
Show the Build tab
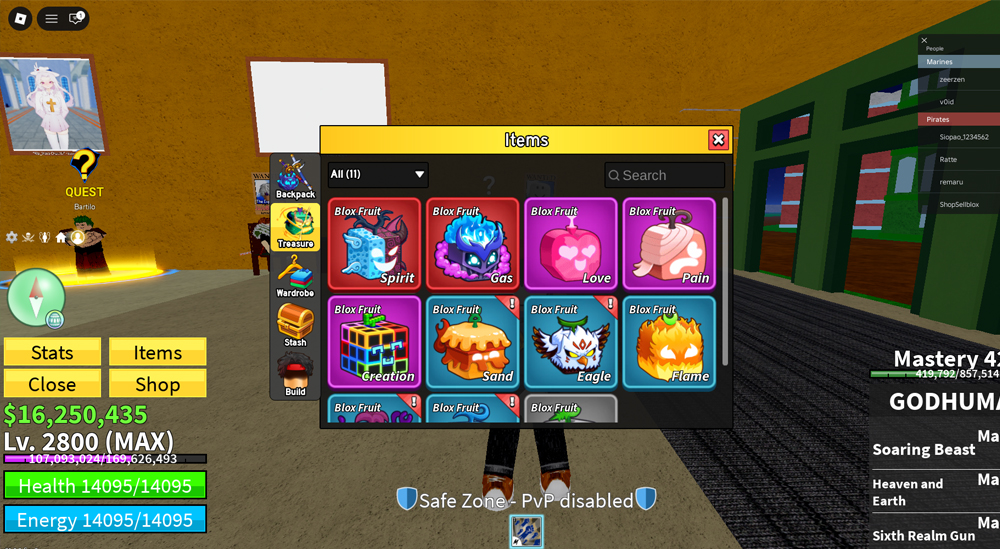295,375
